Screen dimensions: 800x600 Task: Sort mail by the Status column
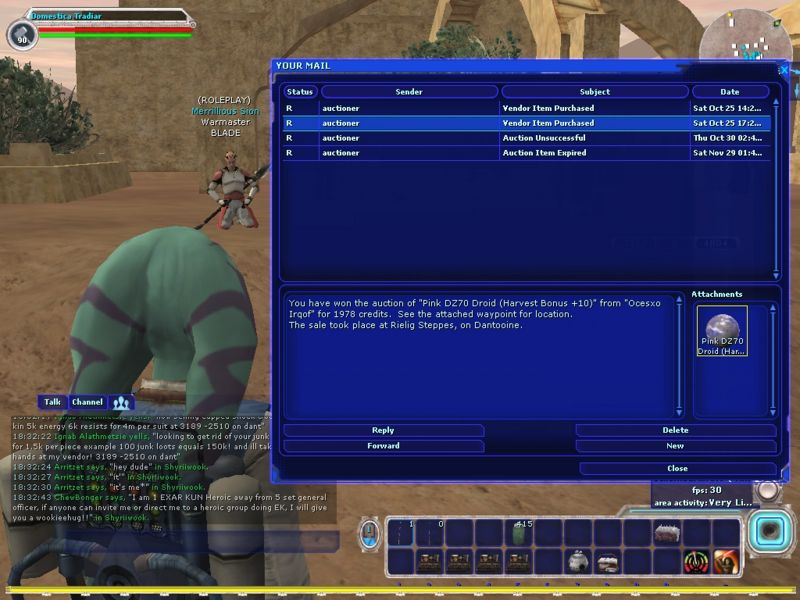300,92
